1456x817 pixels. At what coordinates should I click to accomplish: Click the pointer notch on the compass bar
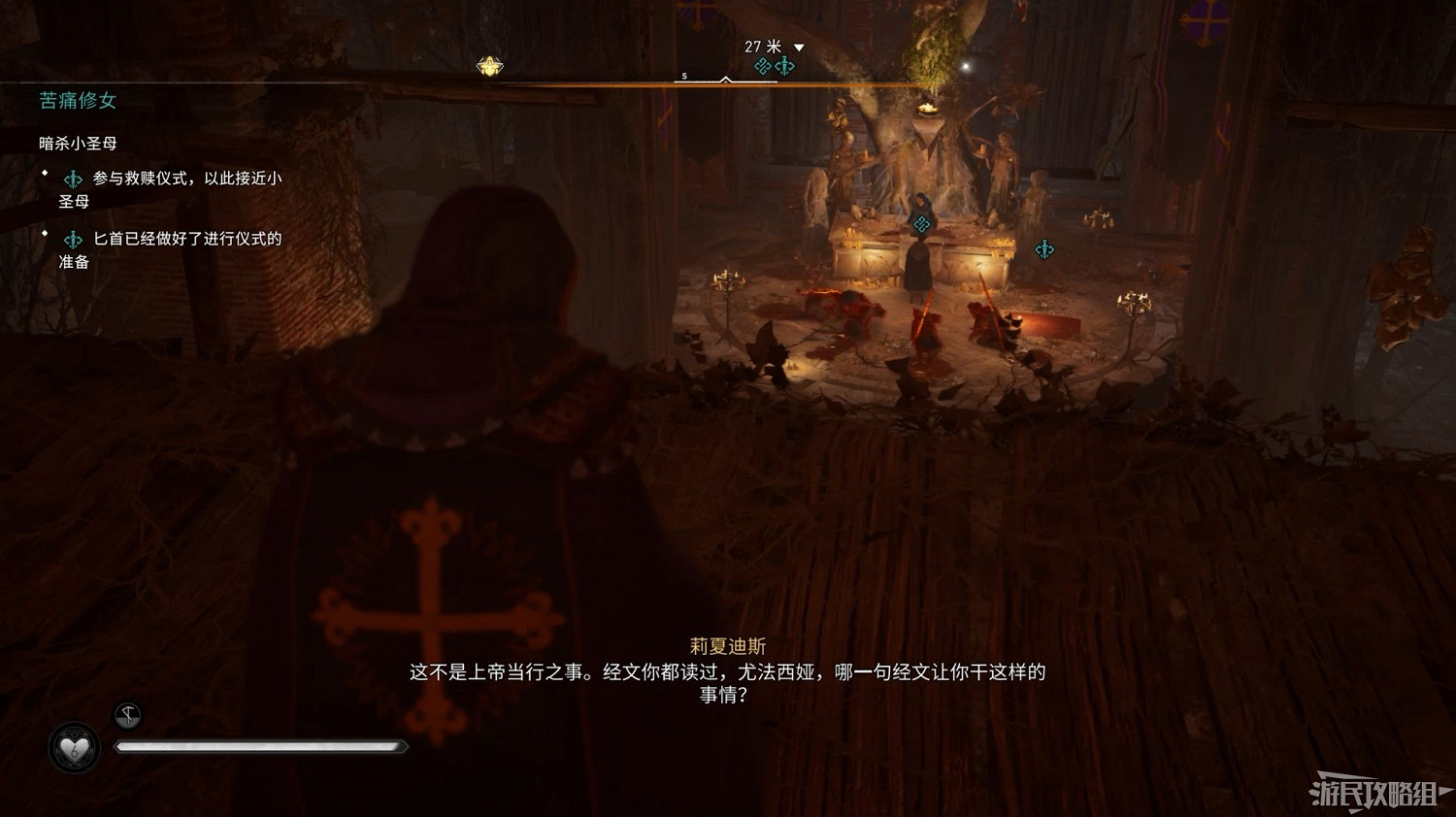tap(726, 79)
